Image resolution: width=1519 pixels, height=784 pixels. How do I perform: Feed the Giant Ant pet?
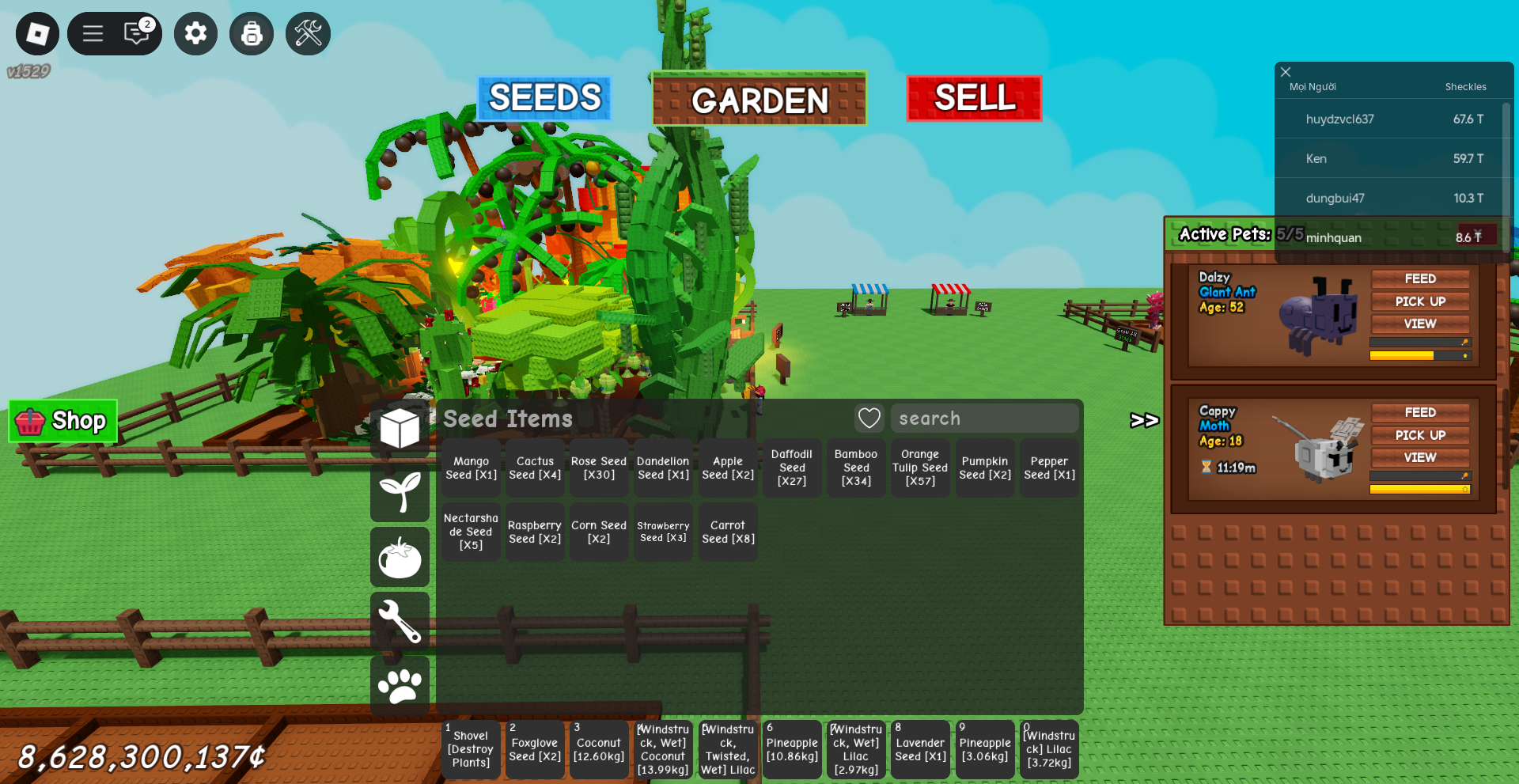pyautogui.click(x=1419, y=278)
